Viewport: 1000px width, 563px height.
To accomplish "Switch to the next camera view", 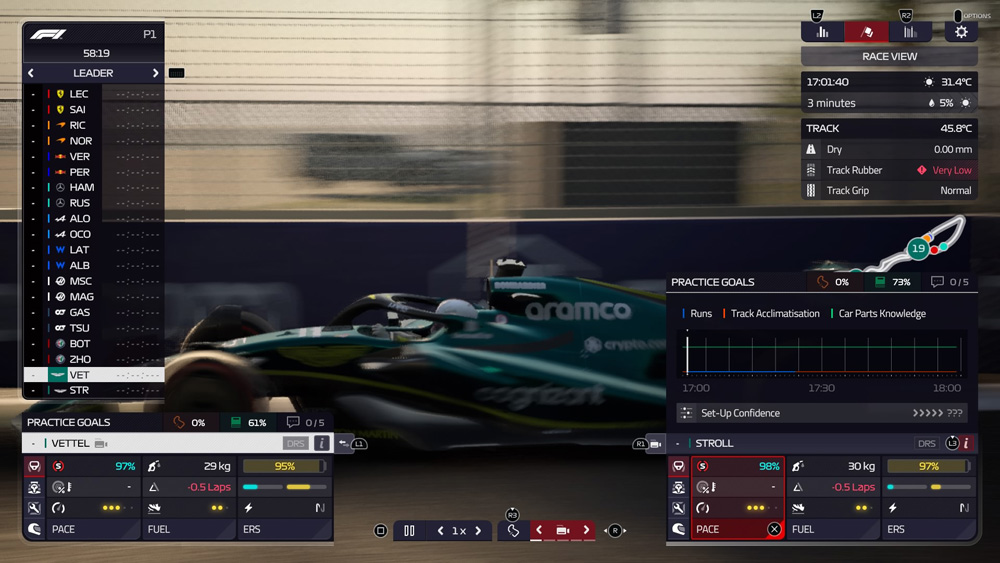I will tap(586, 530).
